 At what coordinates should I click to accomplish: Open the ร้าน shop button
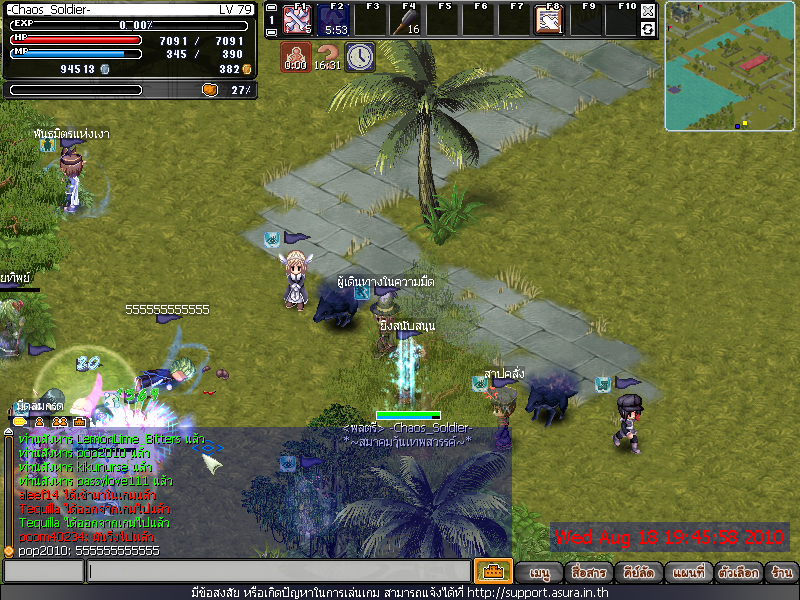781,573
